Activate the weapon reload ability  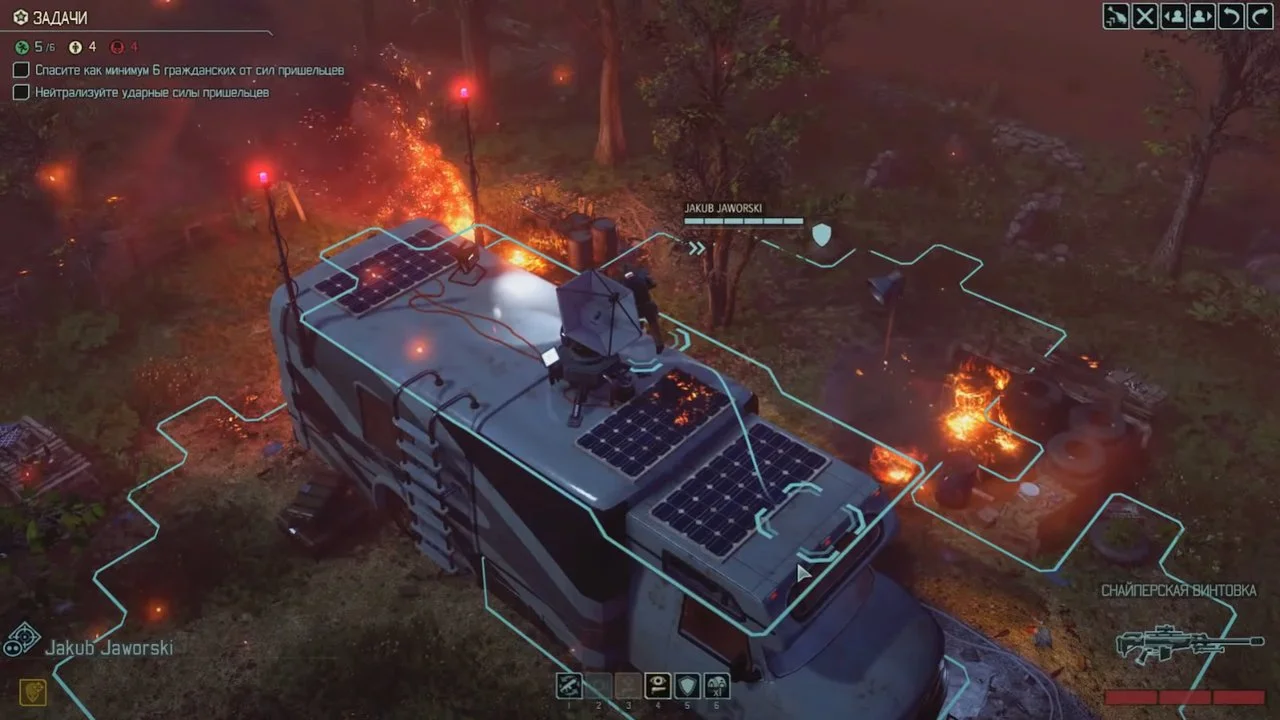570,685
